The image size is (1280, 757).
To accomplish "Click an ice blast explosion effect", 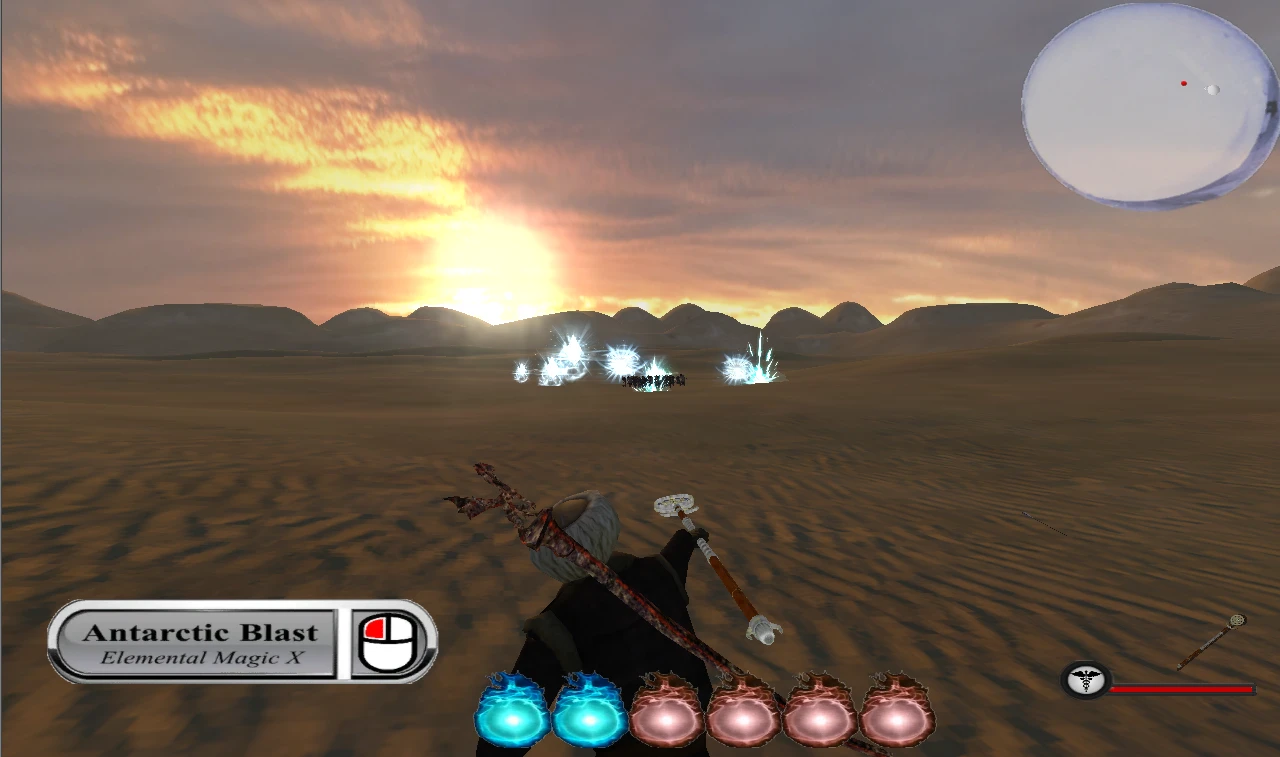I will tap(755, 360).
